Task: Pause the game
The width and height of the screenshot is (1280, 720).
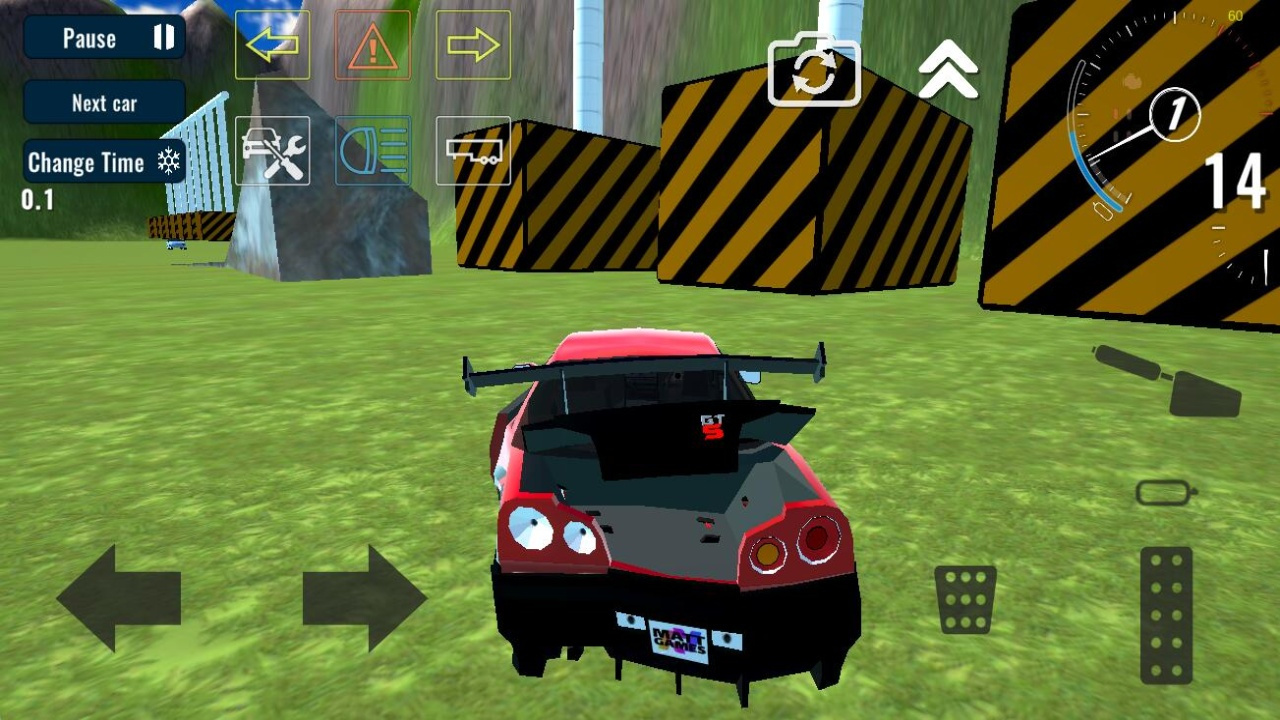Action: (x=104, y=38)
